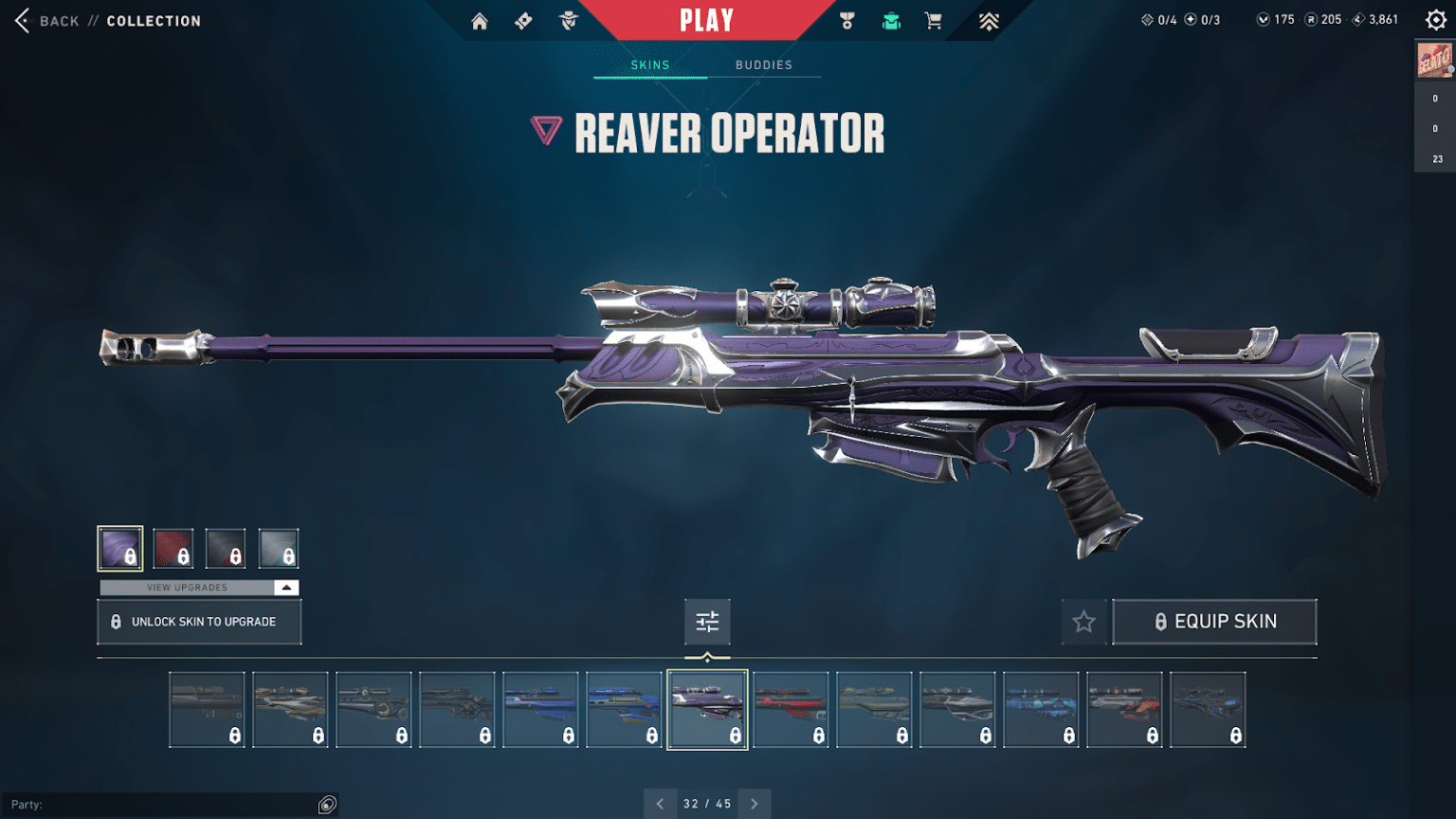Select the SKINS tab
This screenshot has height=819, width=1456.
(649, 64)
